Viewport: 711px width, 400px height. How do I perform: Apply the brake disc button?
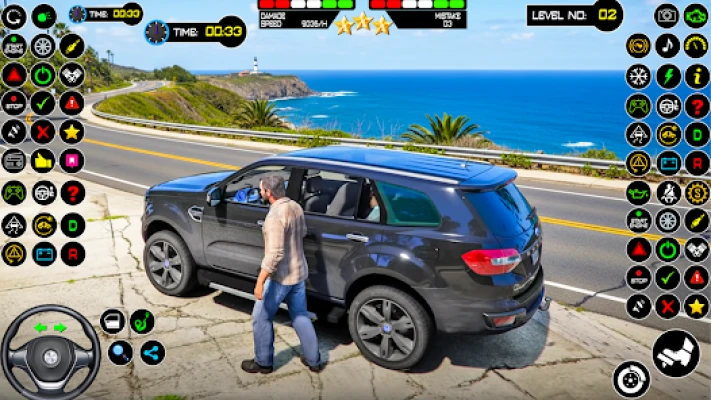[631, 379]
